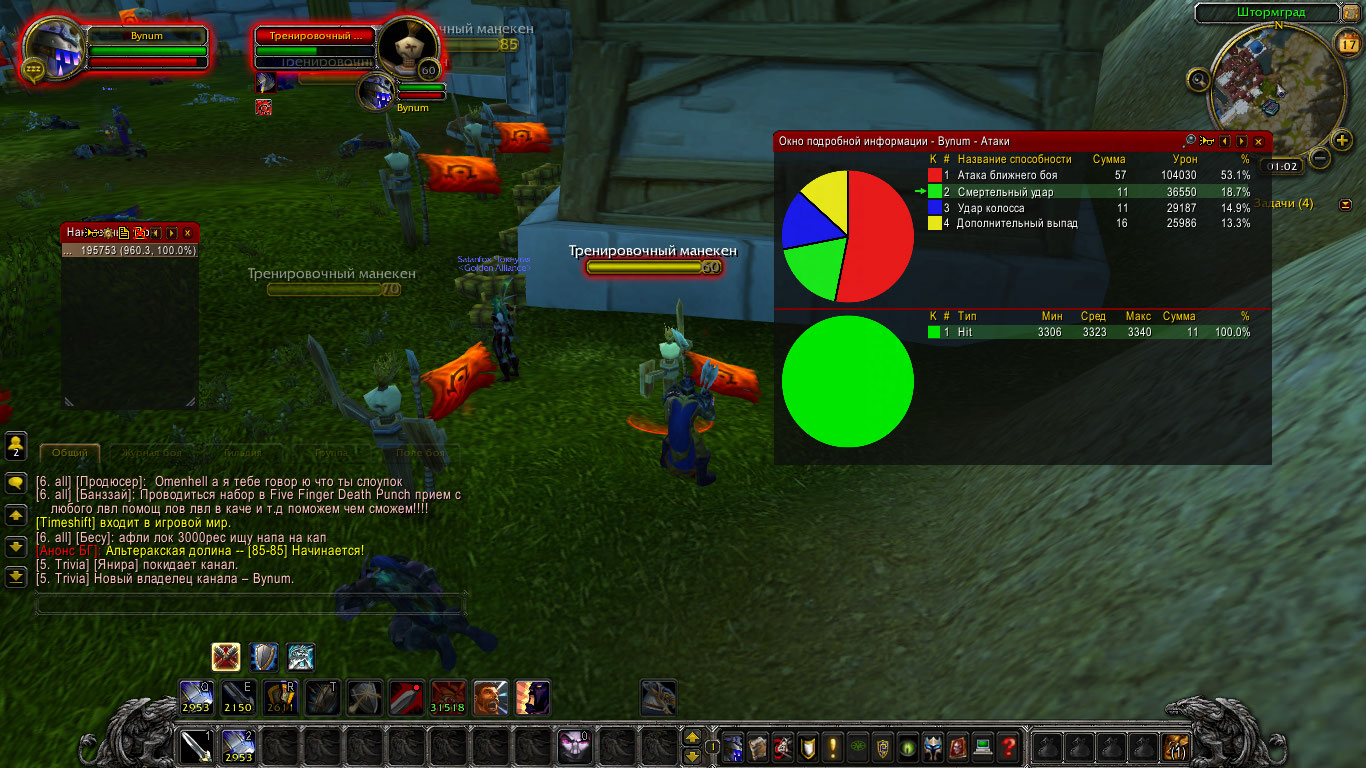The image size is (1366, 768).
Task: Close the detailed damage info window
Action: 1258,142
